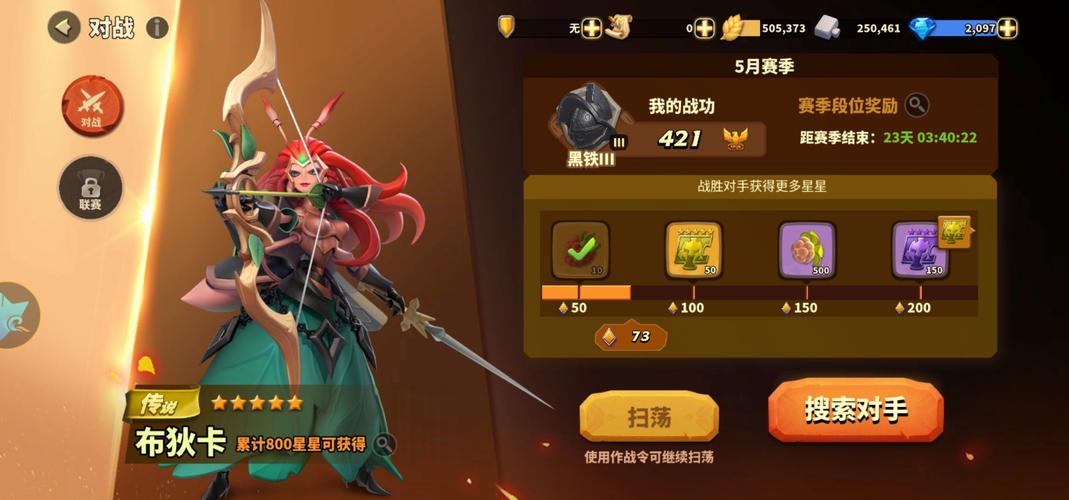Buy more diamonds with the plus button
This screenshot has width=1069, height=500.
pyautogui.click(x=1007, y=28)
